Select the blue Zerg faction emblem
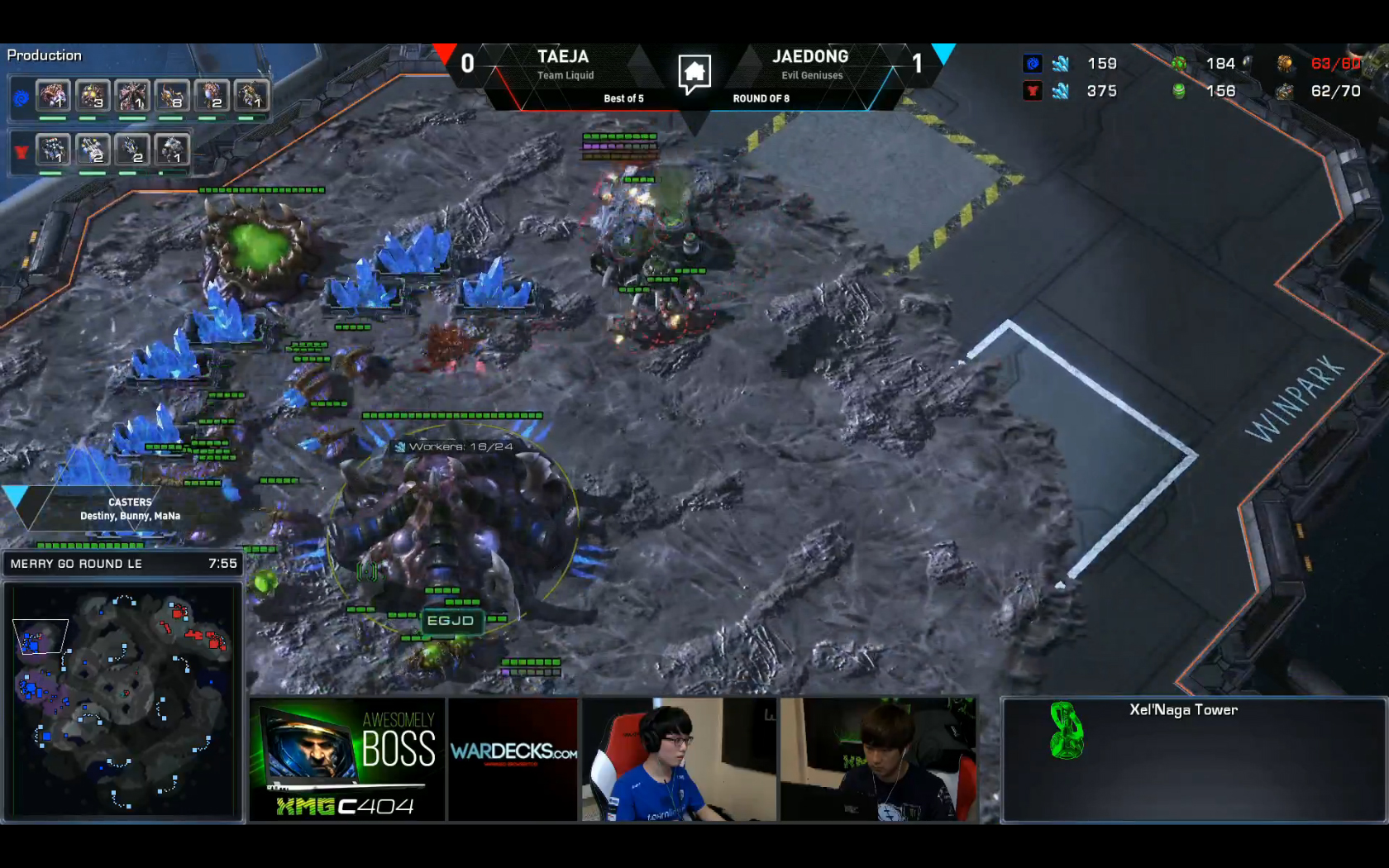The width and height of the screenshot is (1389, 868). (x=21, y=98)
